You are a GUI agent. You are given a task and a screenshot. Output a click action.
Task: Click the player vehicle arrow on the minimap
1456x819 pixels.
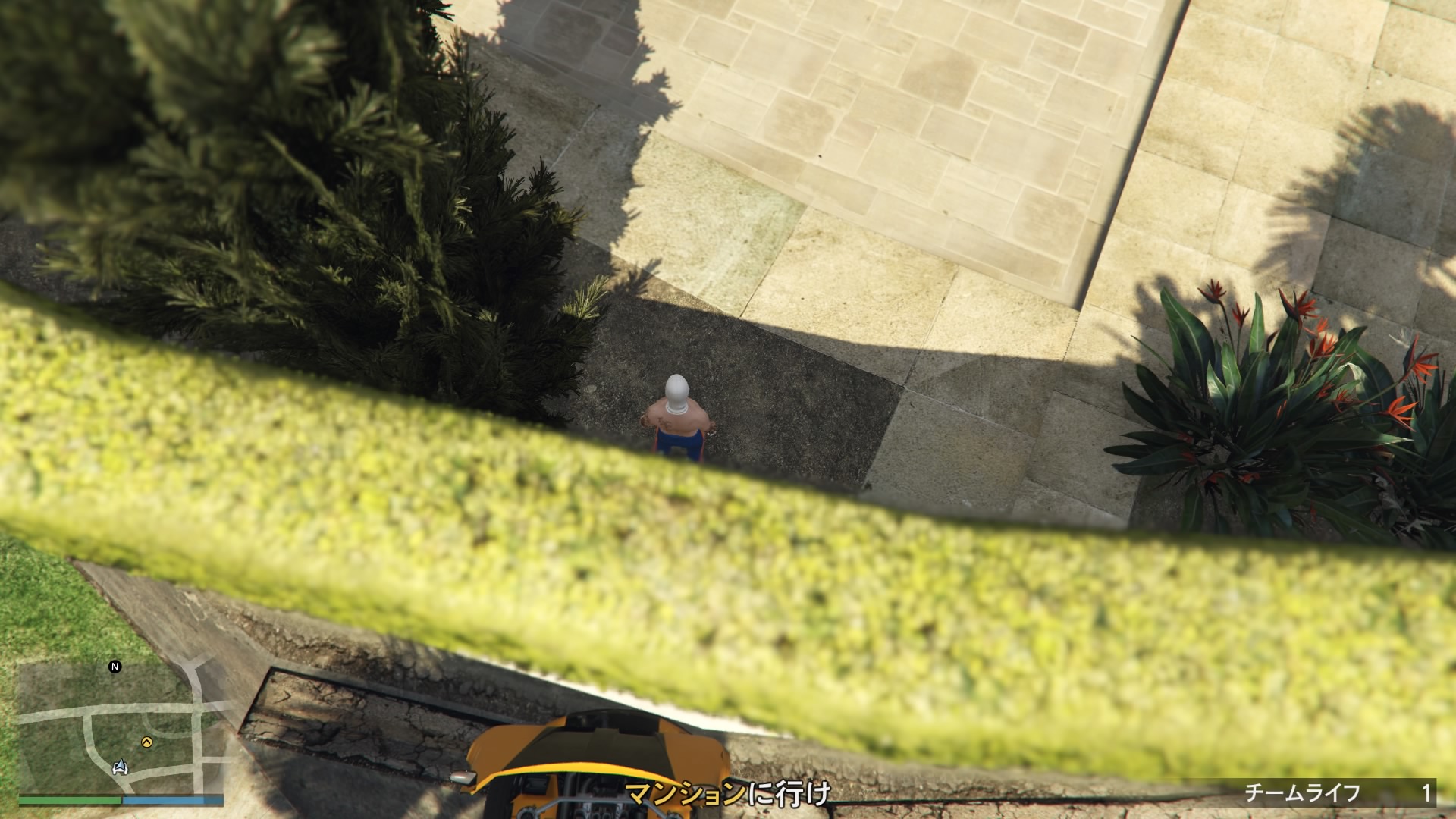121,767
